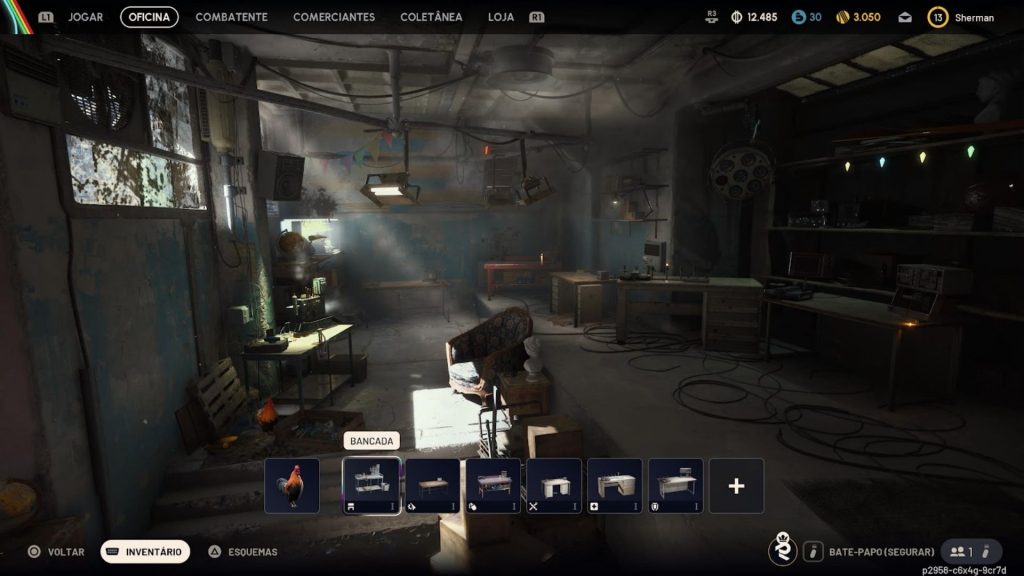Go to the Comerciantes tab

(334, 17)
